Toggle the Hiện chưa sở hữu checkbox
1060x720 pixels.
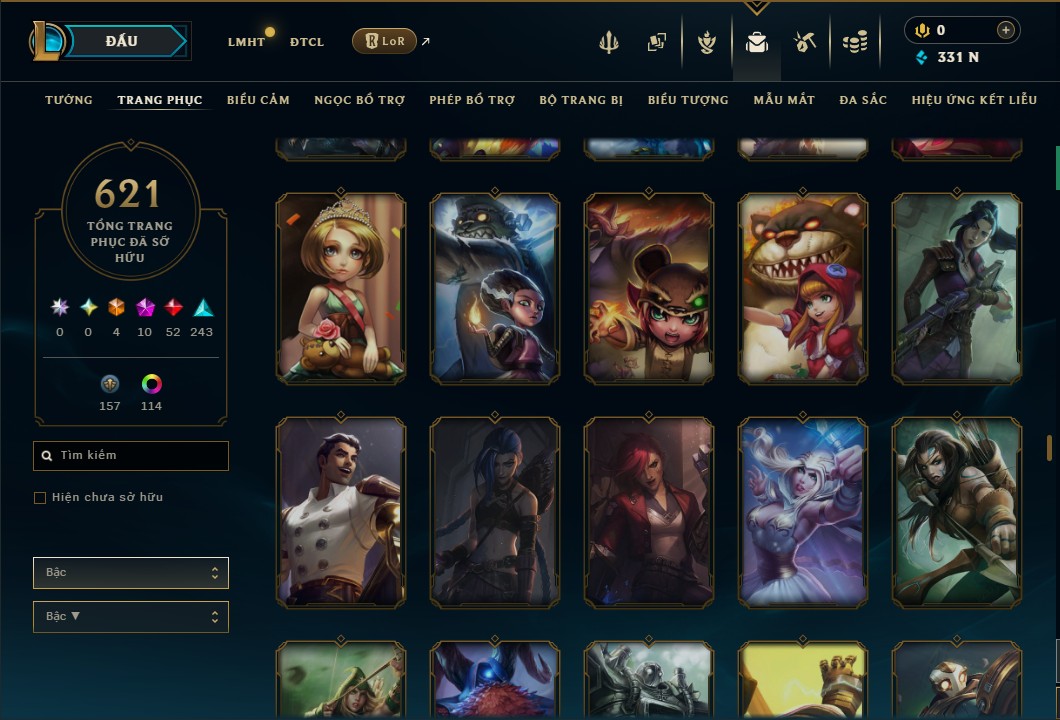coord(40,498)
